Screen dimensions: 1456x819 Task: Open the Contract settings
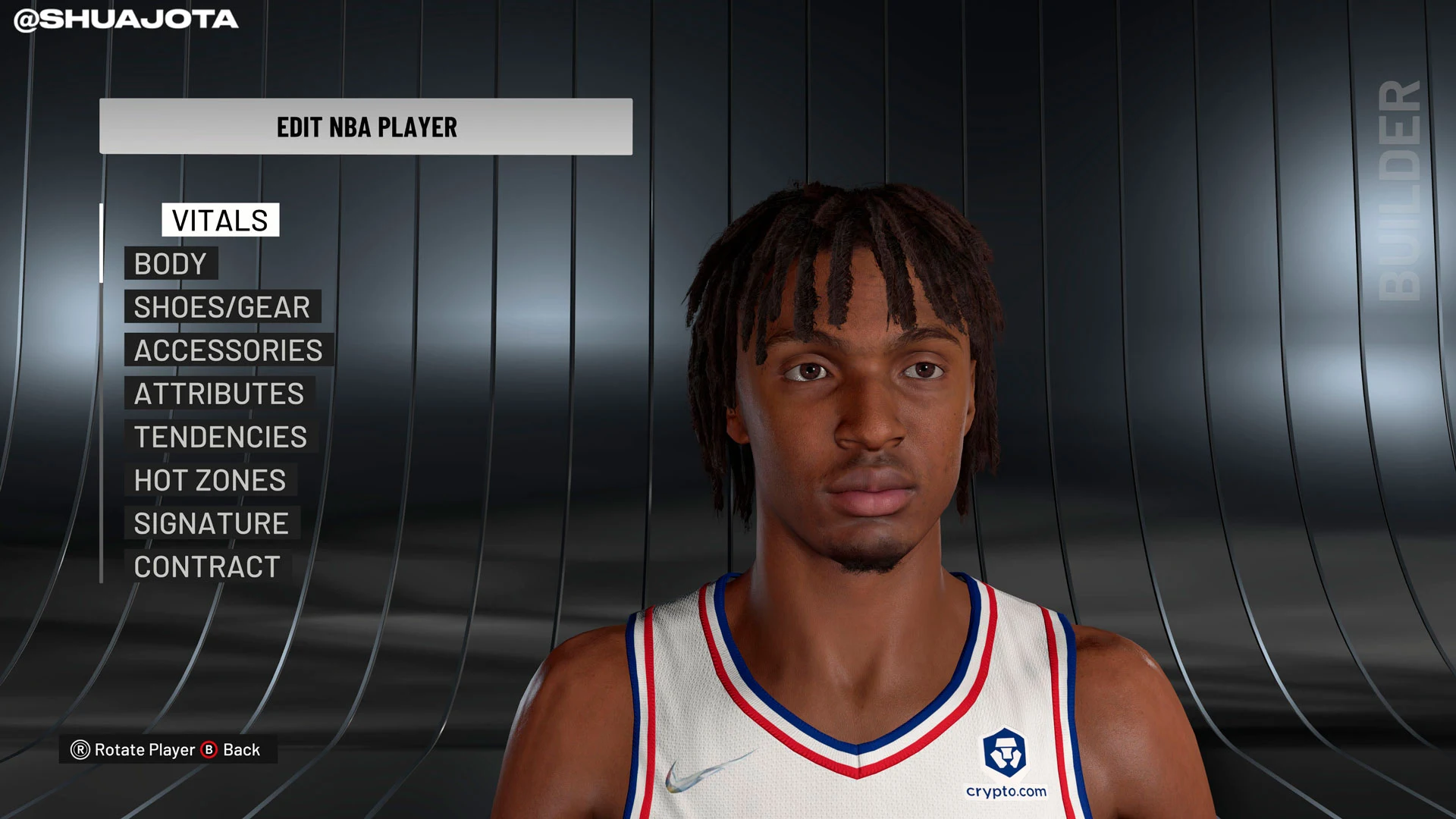tap(207, 566)
